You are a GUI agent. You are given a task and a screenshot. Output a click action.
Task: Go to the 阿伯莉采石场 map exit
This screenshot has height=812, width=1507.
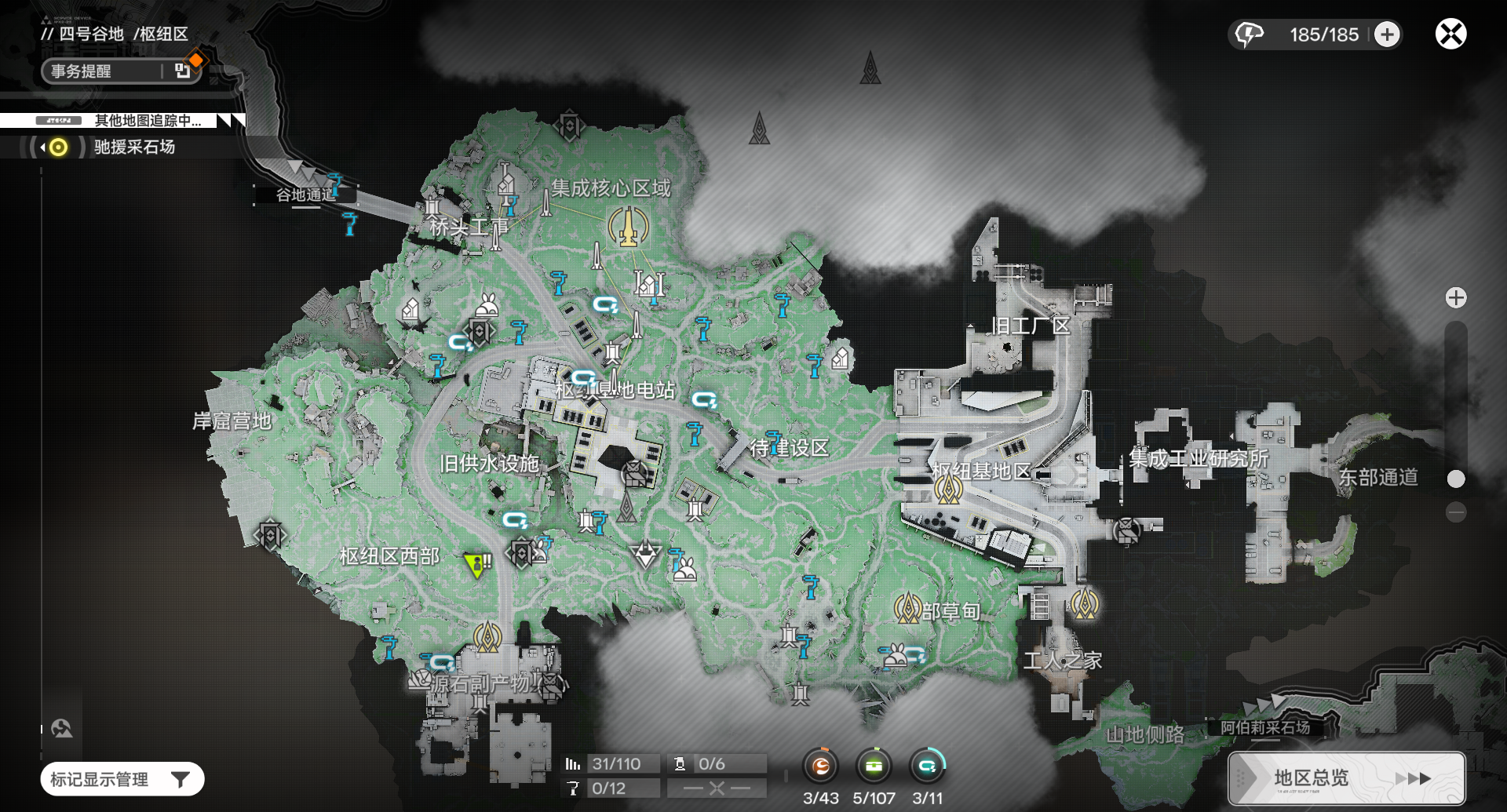1264,727
